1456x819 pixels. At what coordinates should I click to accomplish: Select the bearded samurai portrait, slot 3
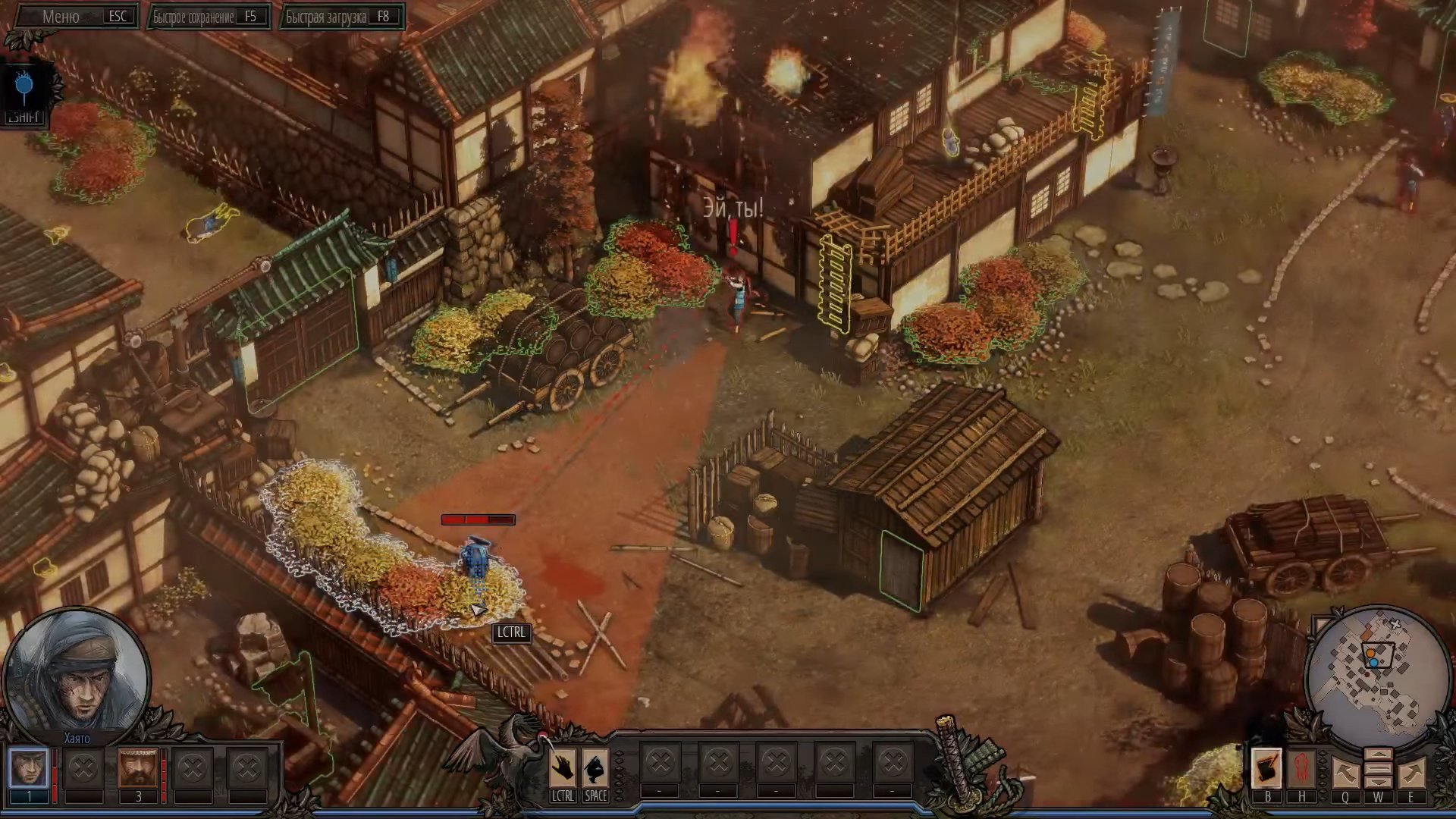[138, 768]
